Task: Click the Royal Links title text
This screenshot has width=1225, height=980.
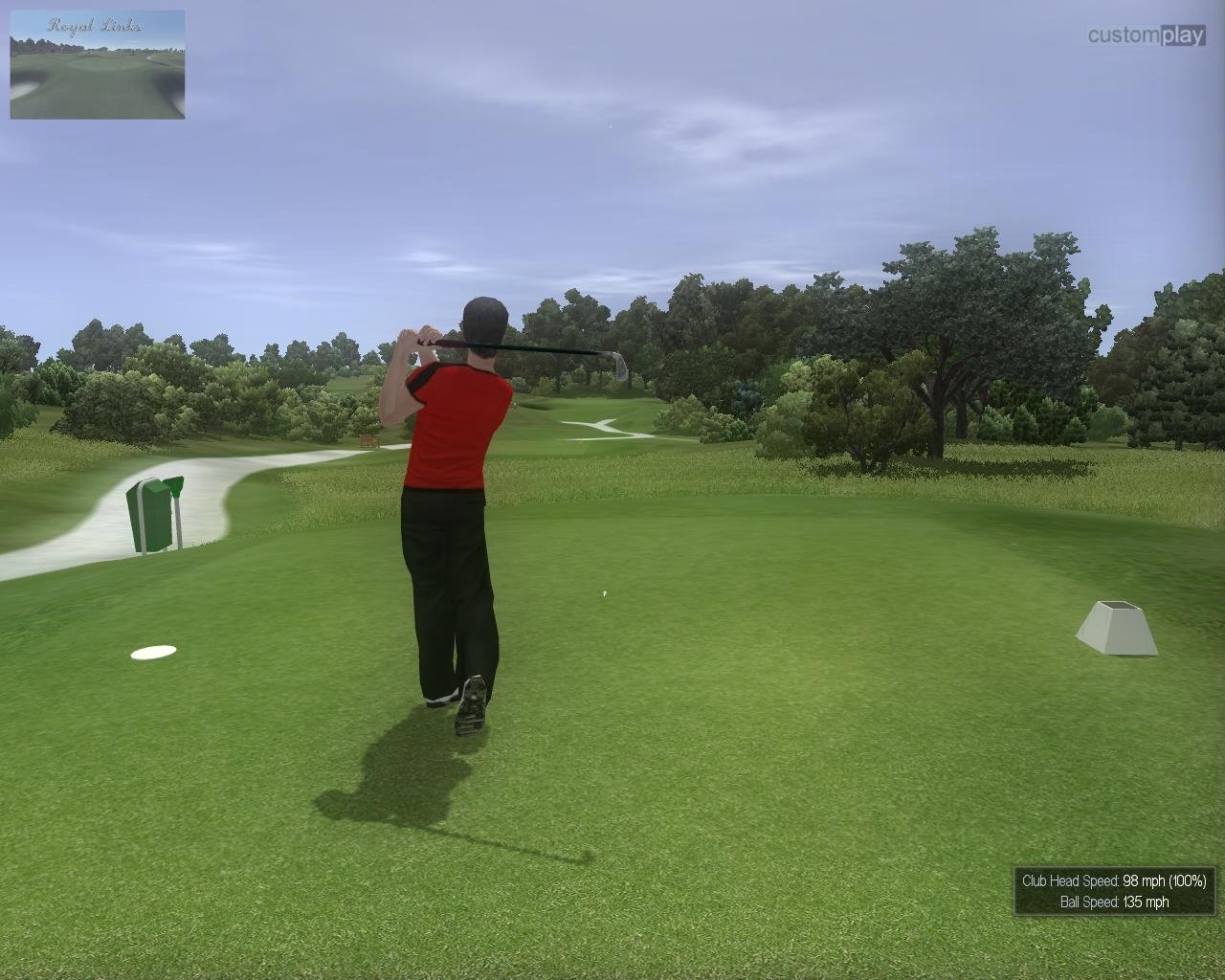Action: [x=96, y=24]
